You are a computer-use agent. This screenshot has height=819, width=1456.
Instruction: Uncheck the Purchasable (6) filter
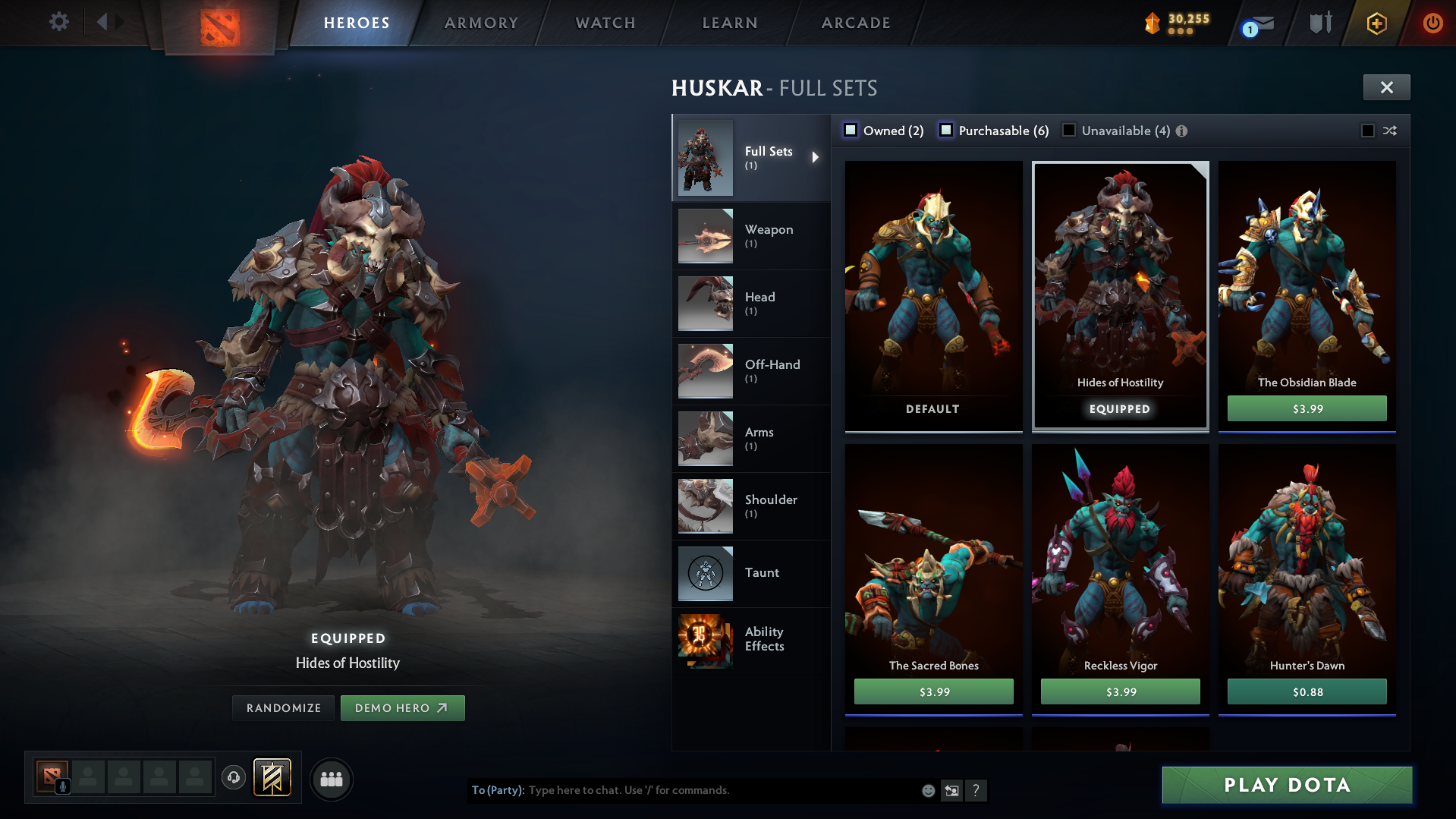946,130
